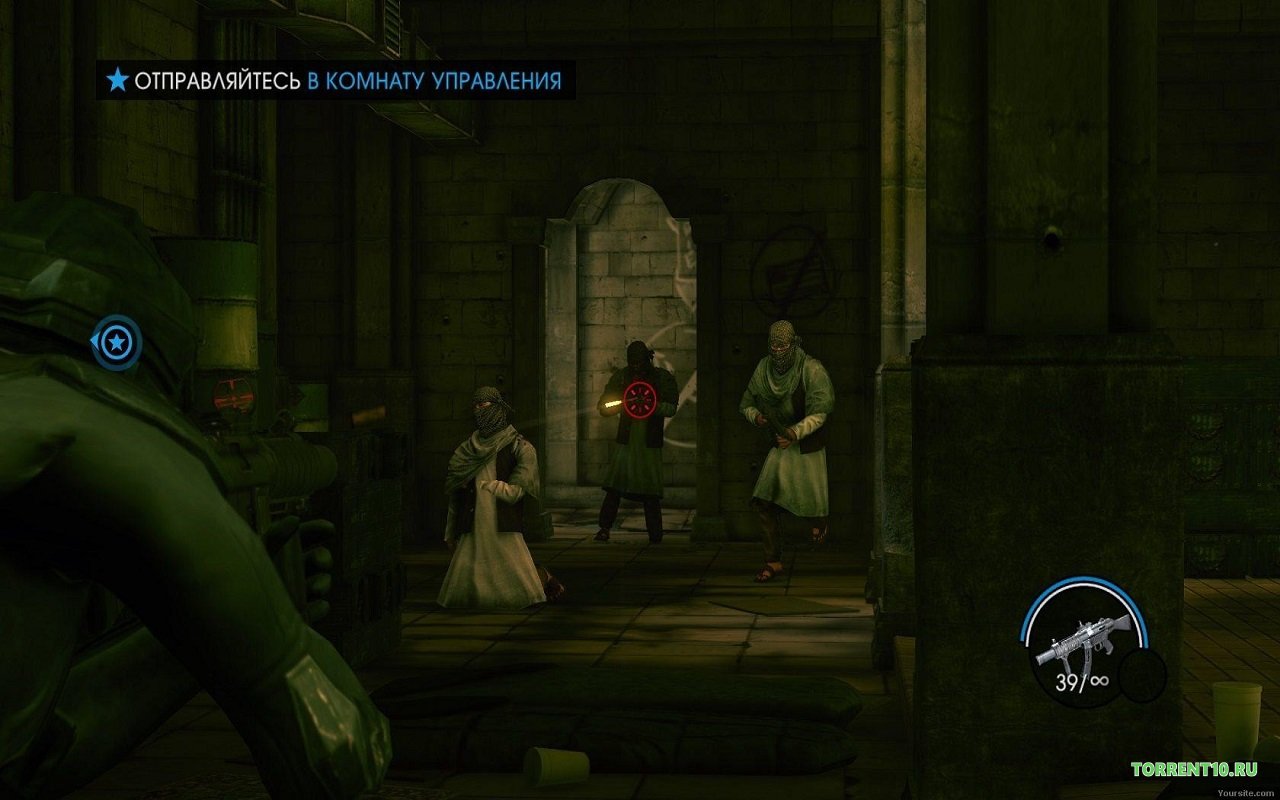Click the control room objective tracker text
The height and width of the screenshot is (800, 1280).
pos(346,81)
